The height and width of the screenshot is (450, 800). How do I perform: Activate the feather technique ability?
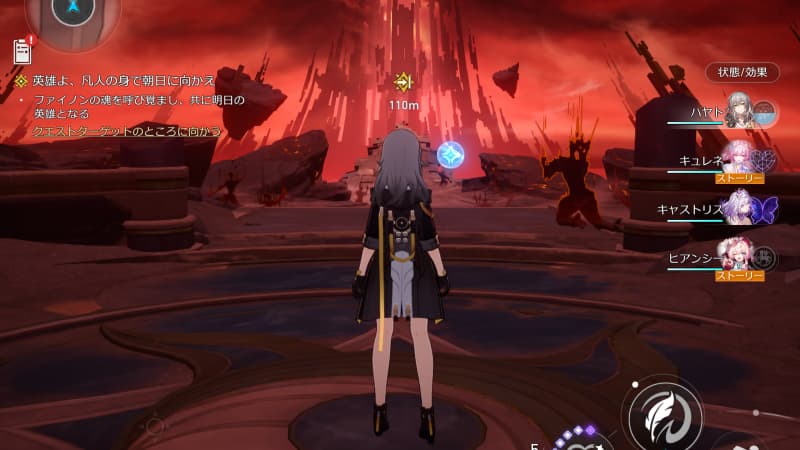(660, 413)
